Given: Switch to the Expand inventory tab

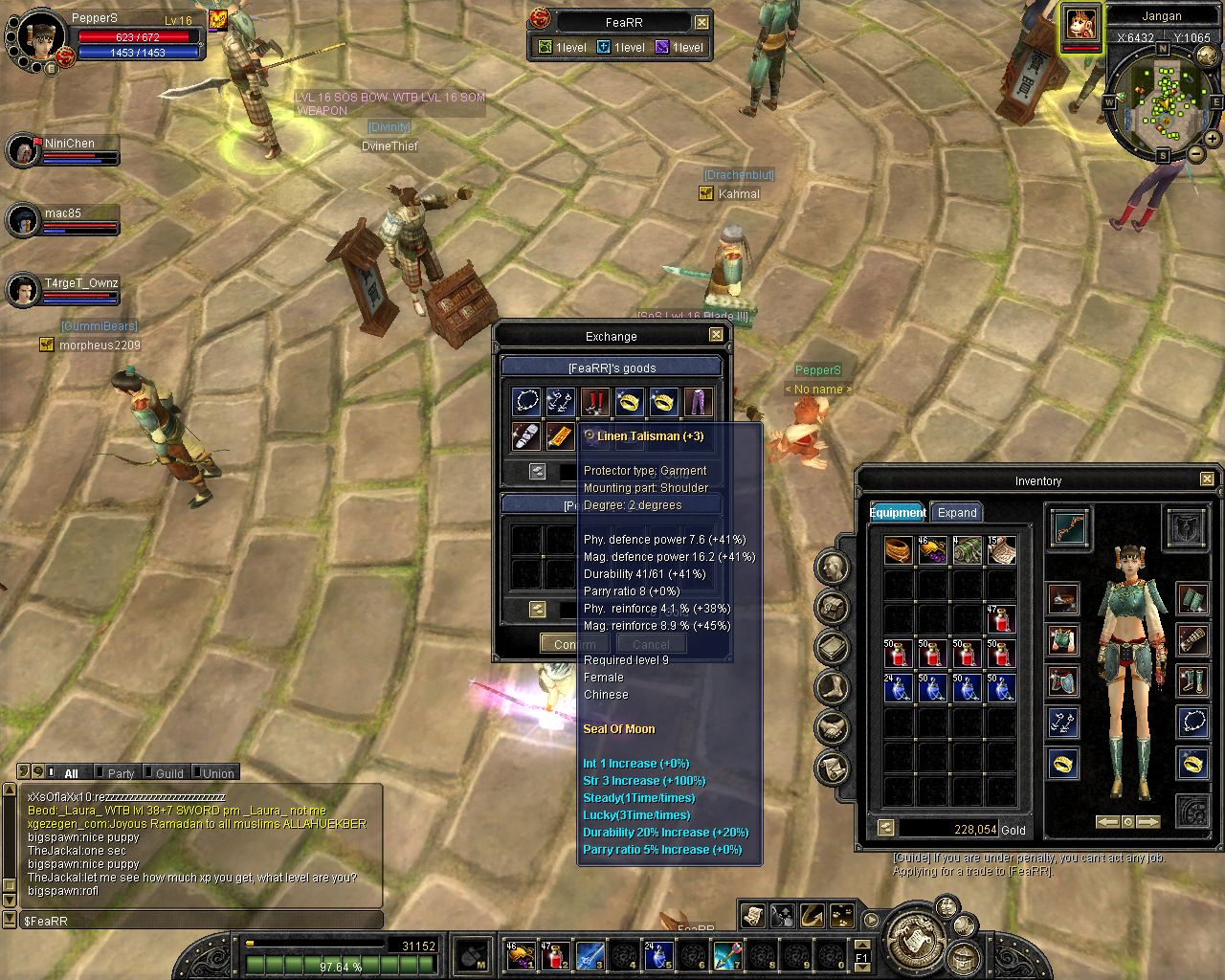Looking at the screenshot, I should pos(957,513).
